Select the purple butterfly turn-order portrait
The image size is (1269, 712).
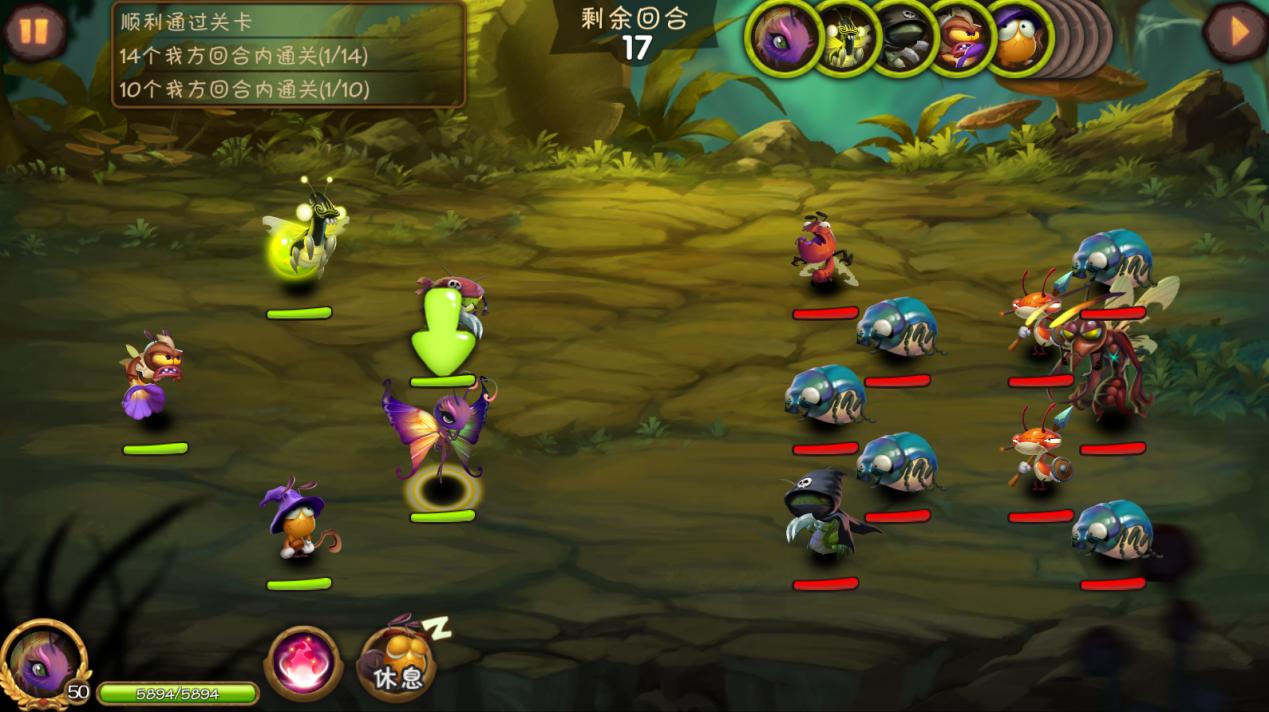(783, 38)
